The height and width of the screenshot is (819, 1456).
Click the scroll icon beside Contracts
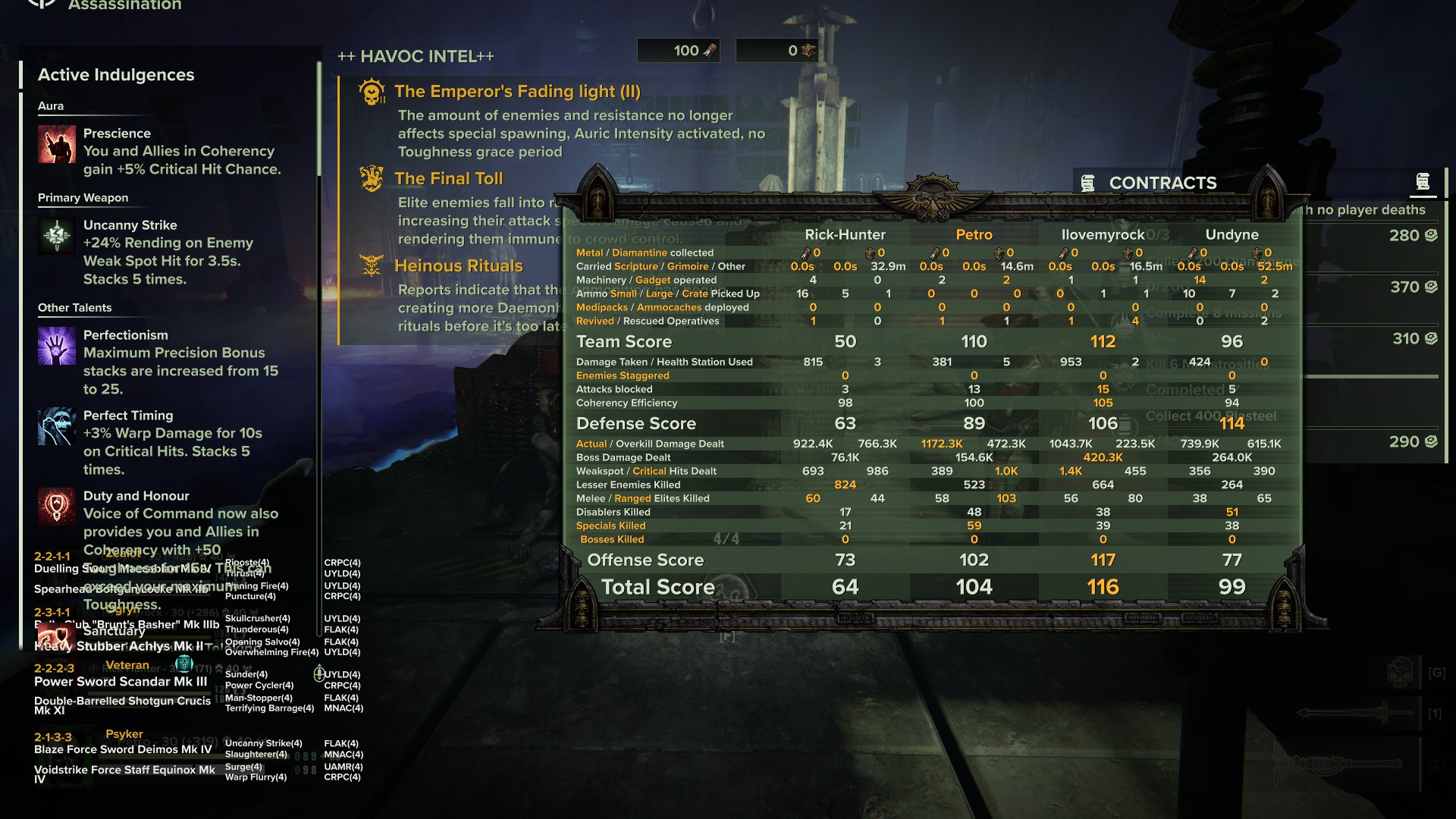click(x=1423, y=182)
